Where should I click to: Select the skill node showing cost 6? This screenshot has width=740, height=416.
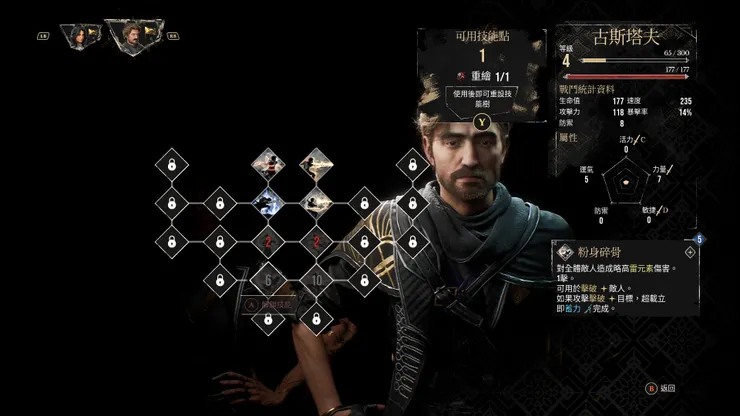[267, 282]
